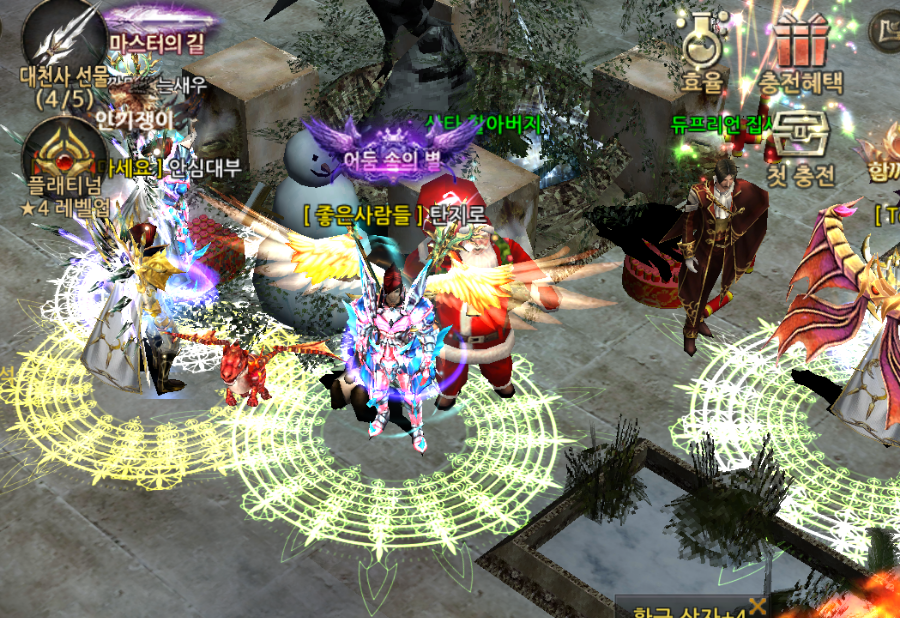Open the 효율 potion flask icon
Screen dimensions: 900x618
[702, 40]
